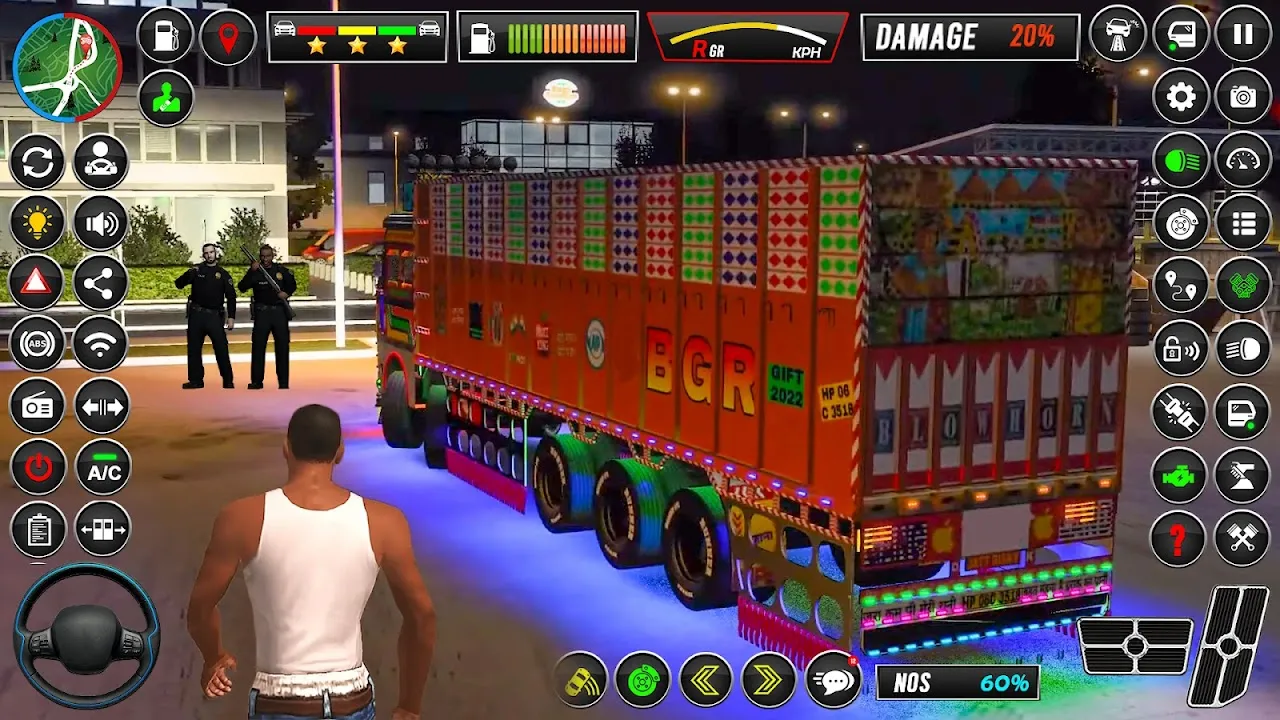Open the red question mark help

point(1181,538)
